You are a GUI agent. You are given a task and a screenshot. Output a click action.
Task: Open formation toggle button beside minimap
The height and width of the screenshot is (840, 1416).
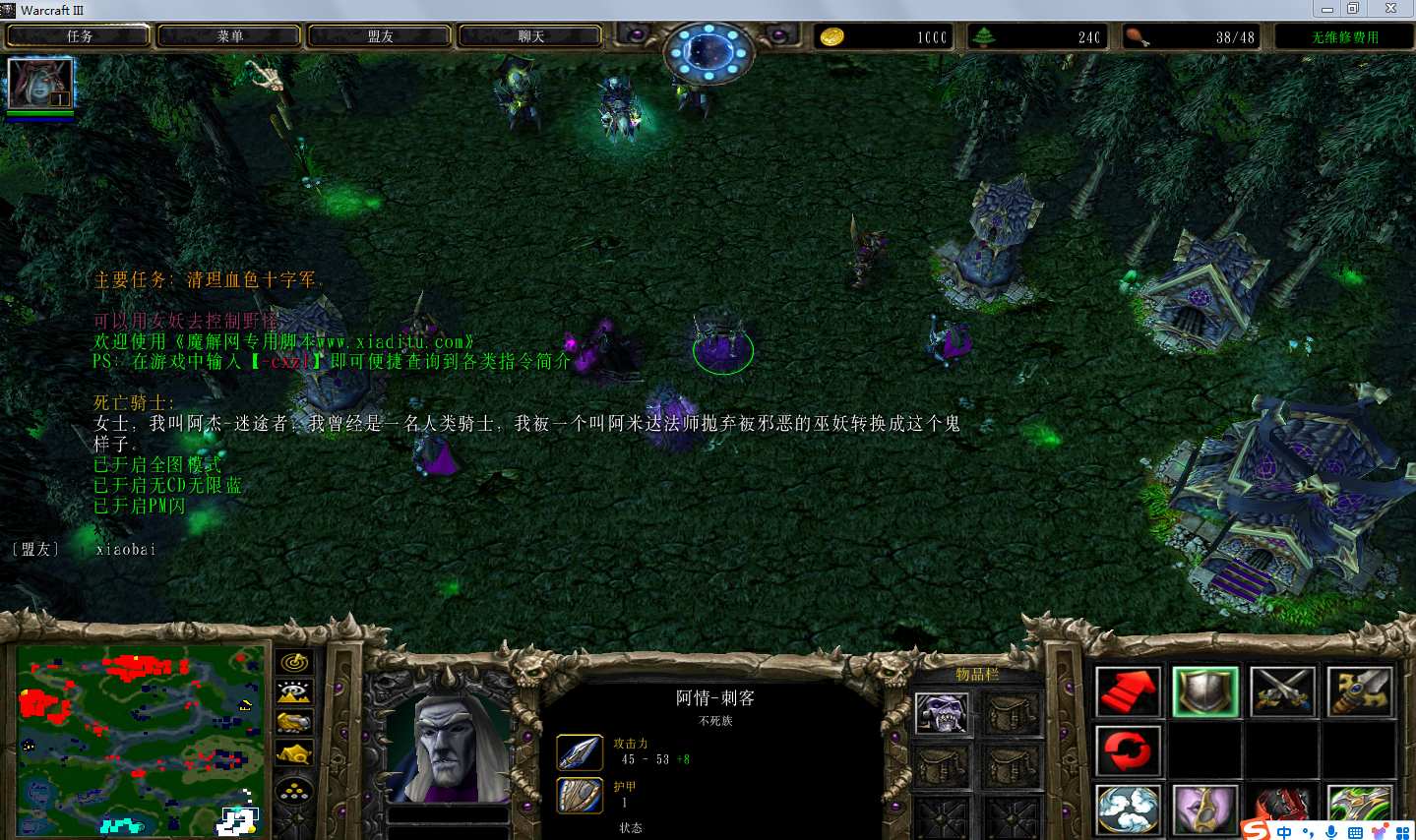pyautogui.click(x=294, y=790)
